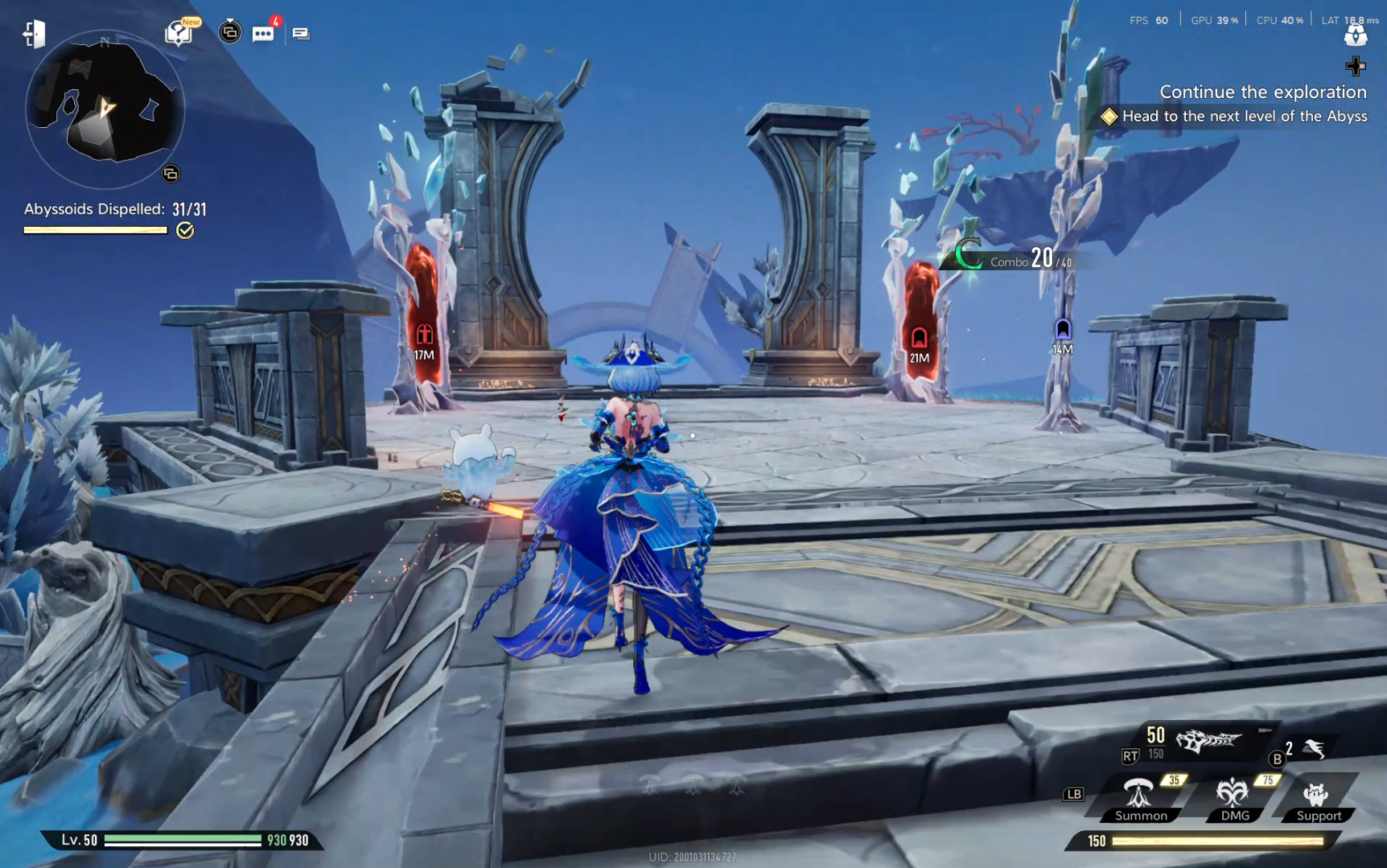Activate the Support skill
The width and height of the screenshot is (1387, 868).
pos(1318,796)
